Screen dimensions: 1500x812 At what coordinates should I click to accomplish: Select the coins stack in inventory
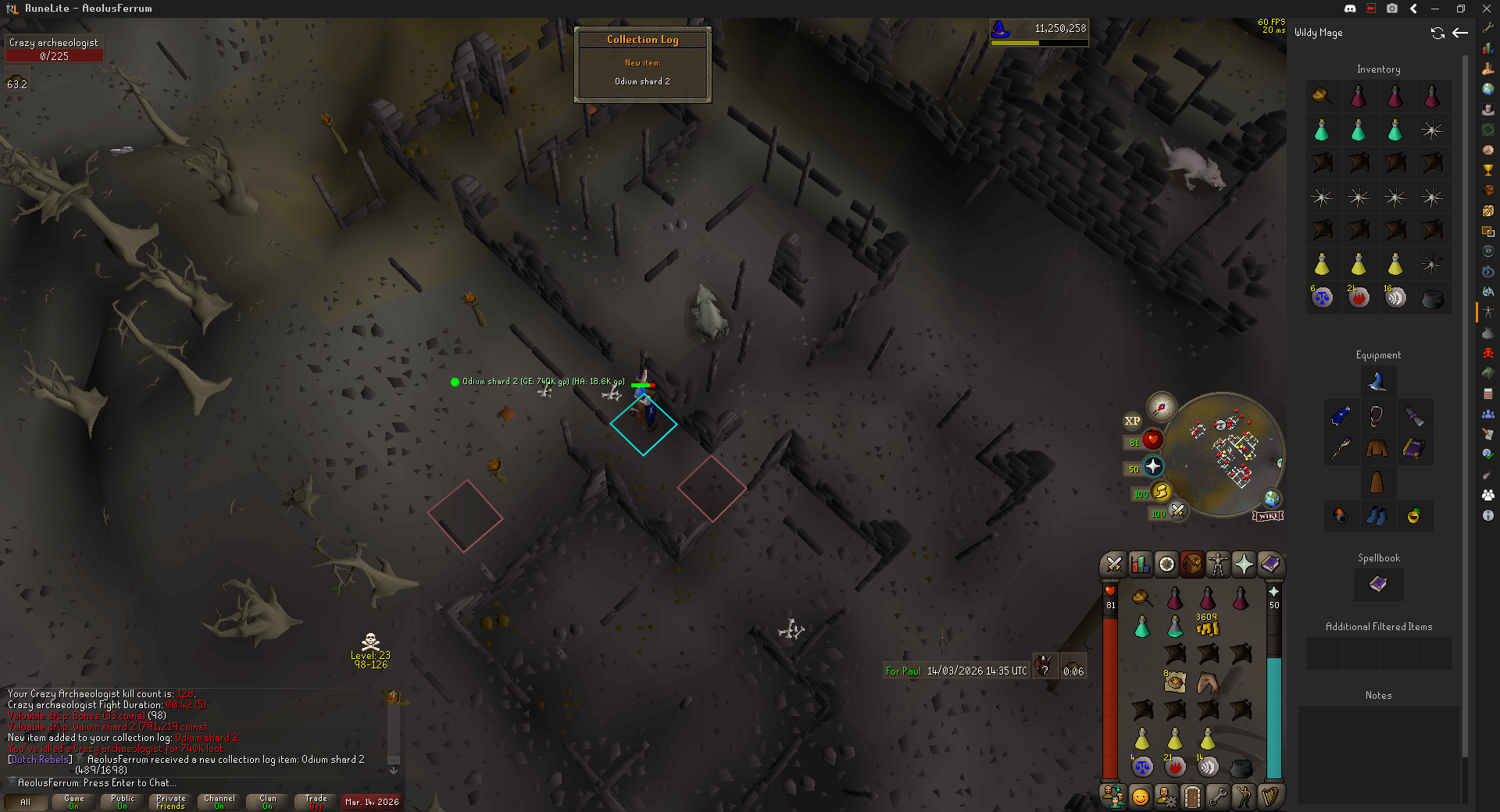1207,625
